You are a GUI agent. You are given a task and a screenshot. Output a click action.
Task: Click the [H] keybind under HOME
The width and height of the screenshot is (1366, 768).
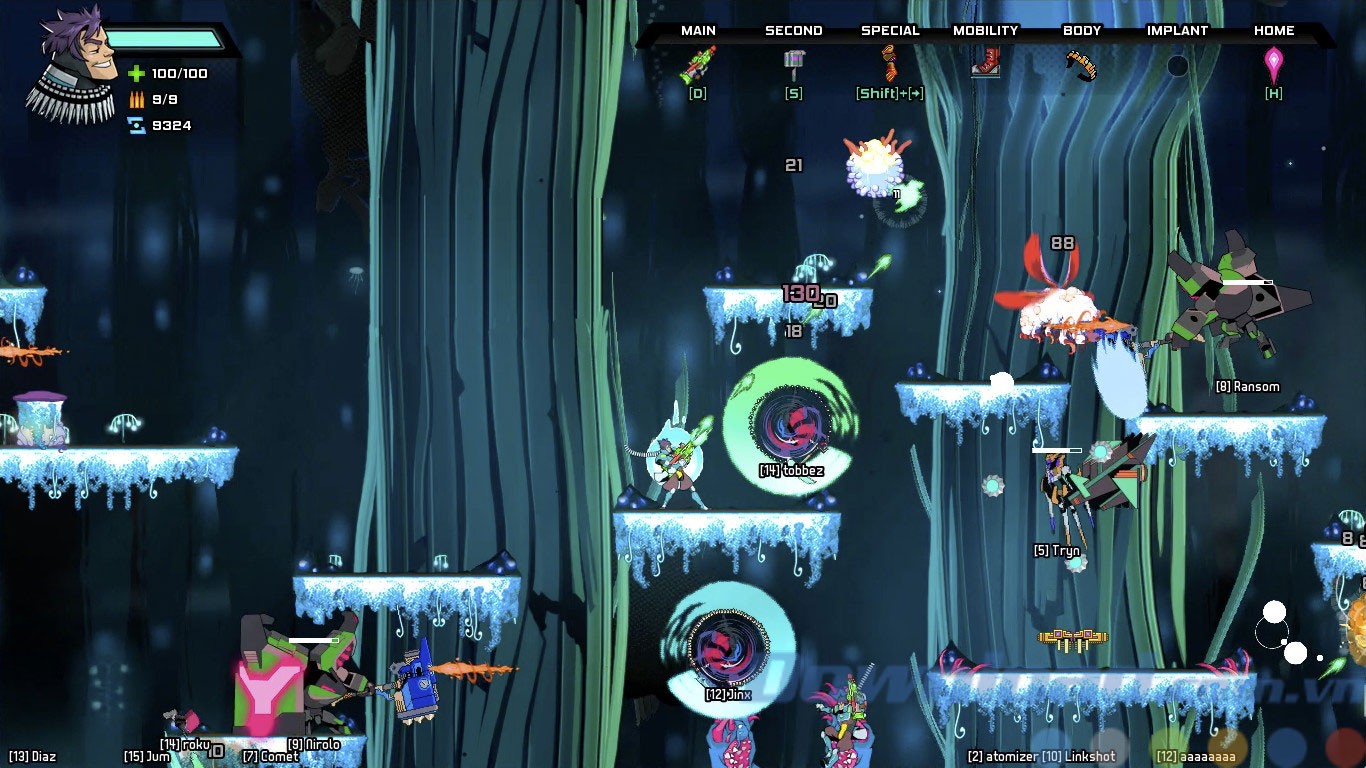tap(1273, 93)
